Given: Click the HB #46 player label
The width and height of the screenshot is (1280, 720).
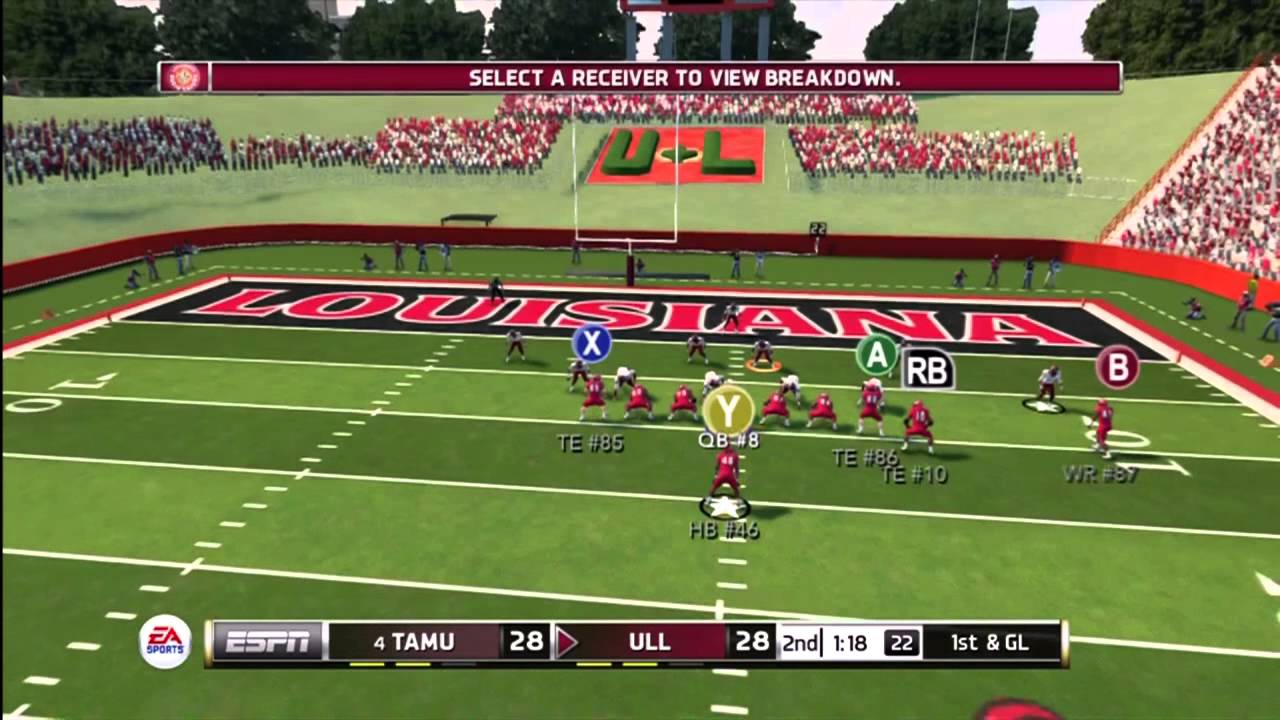Looking at the screenshot, I should (x=724, y=530).
